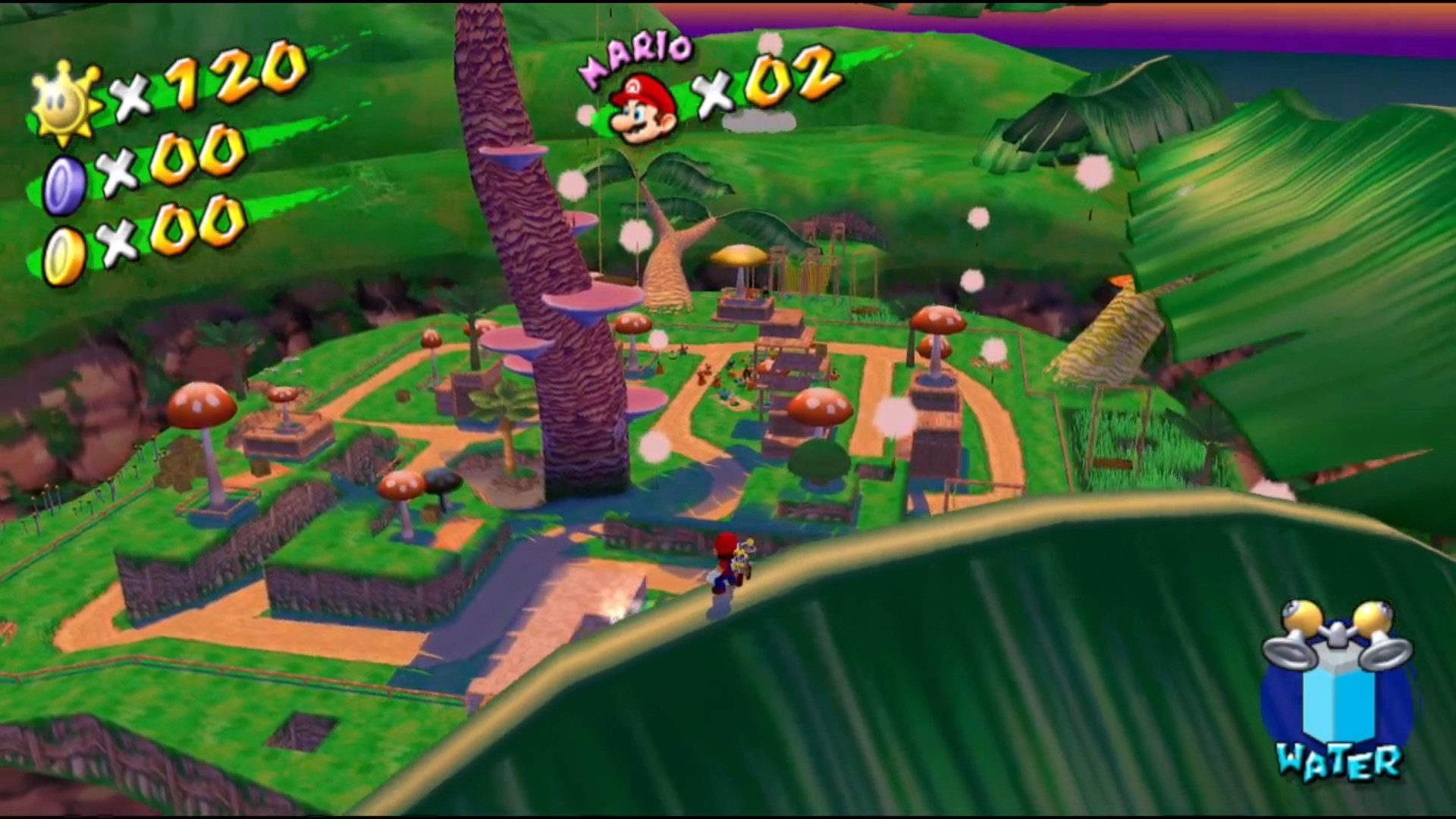Click the MARIO name banner at top
Screen dimensions: 1456x819
click(641, 53)
